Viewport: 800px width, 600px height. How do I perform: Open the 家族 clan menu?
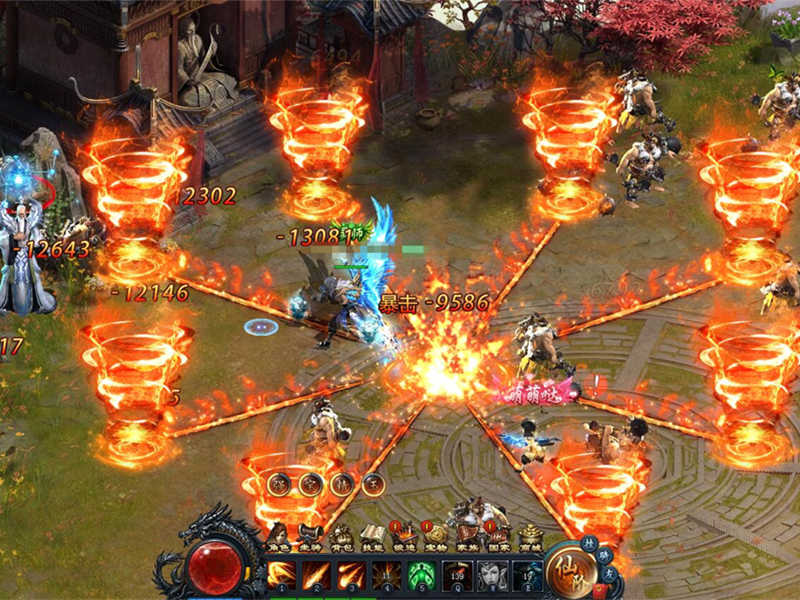(x=467, y=537)
